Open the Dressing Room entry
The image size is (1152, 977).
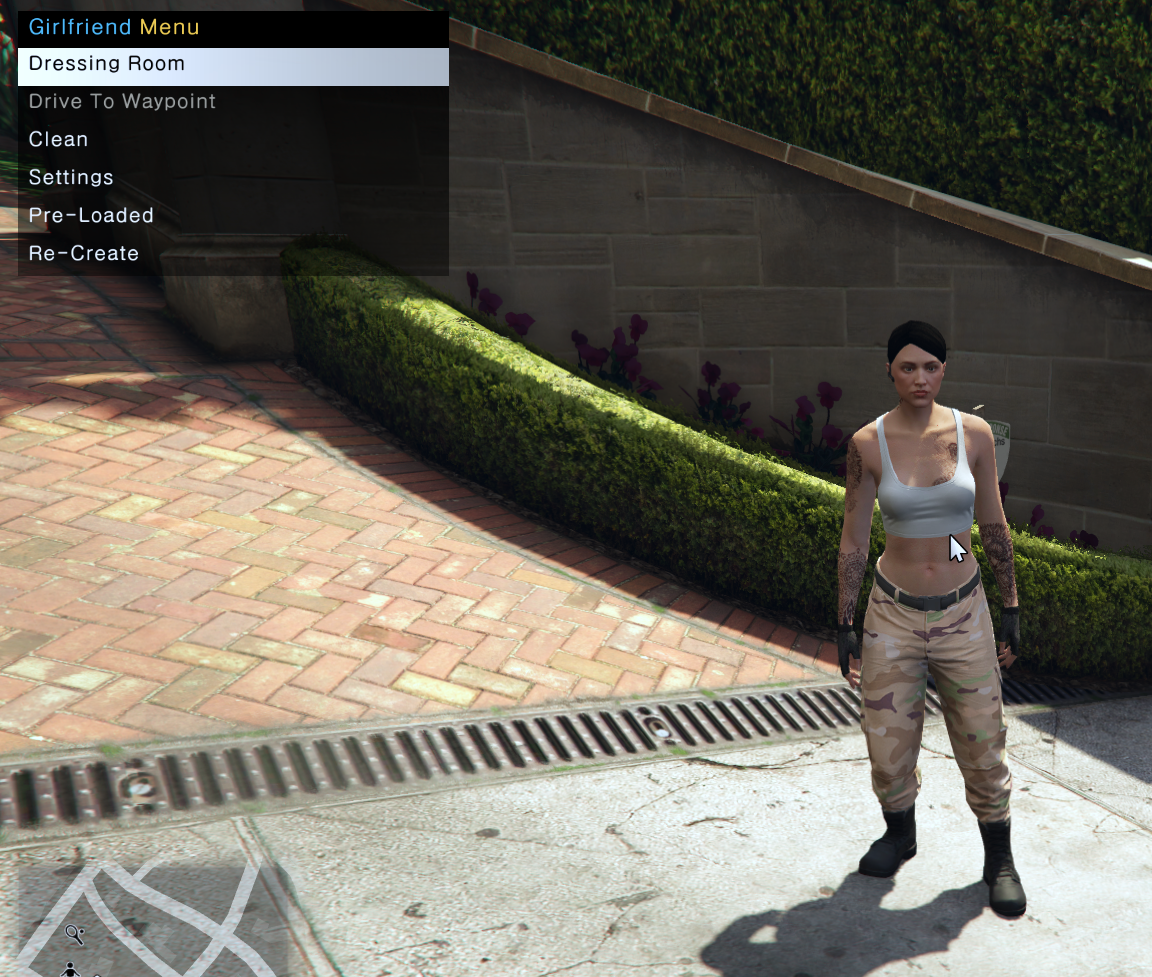click(x=107, y=64)
